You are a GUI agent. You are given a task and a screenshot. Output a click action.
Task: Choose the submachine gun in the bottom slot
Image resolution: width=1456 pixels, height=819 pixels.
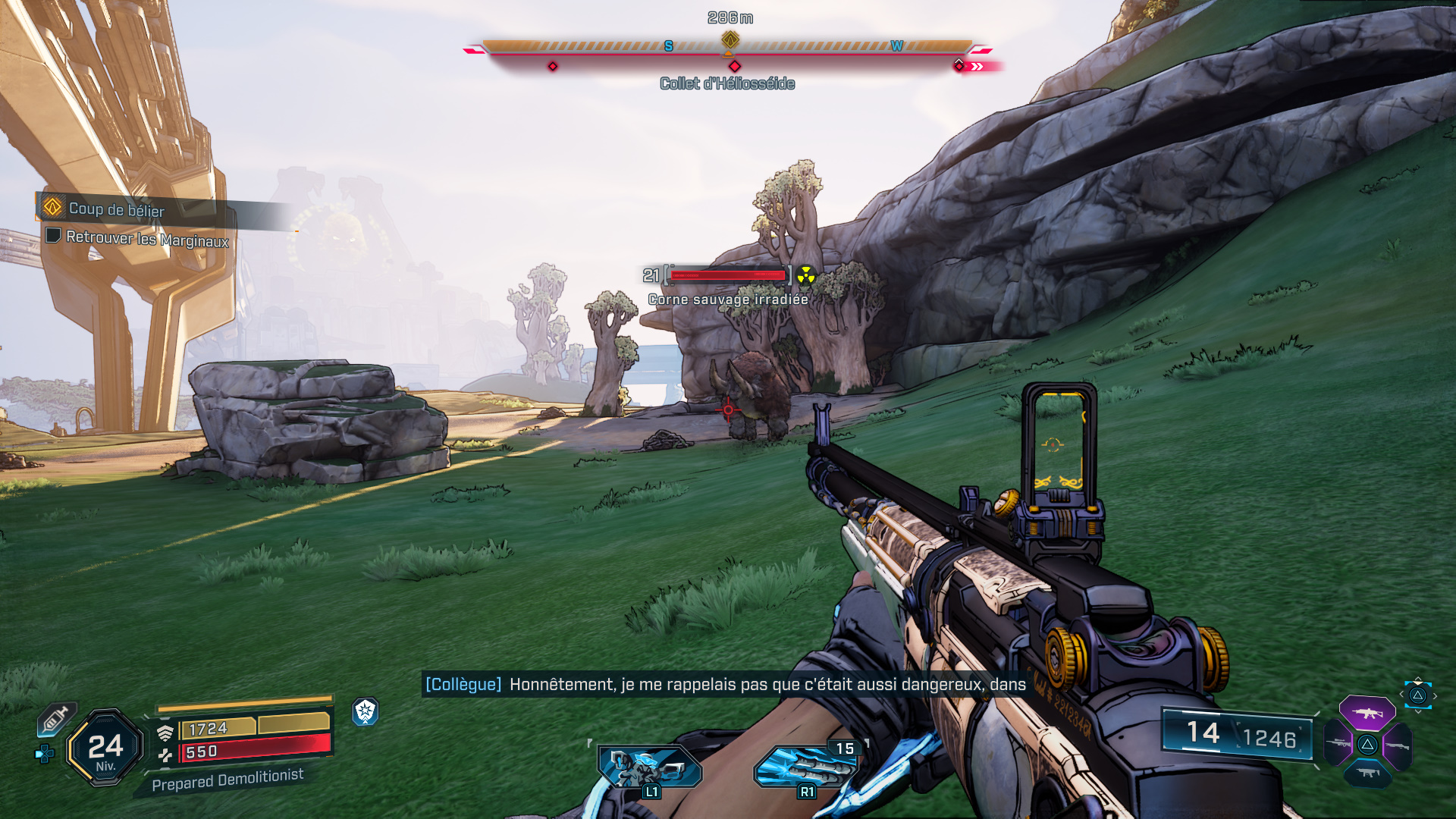pos(1367,773)
